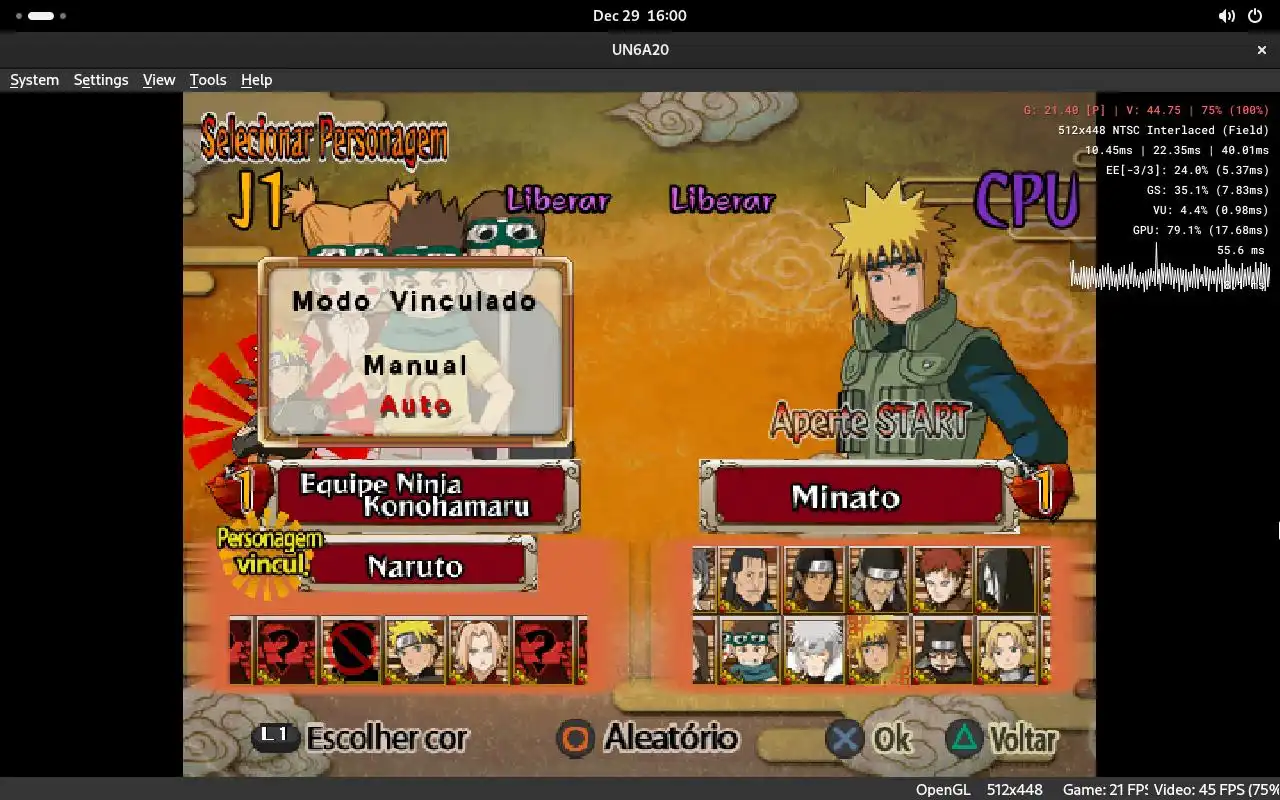This screenshot has width=1280, height=800.
Task: Choose Manual in the Modo Vinculado popup
Action: coord(415,366)
